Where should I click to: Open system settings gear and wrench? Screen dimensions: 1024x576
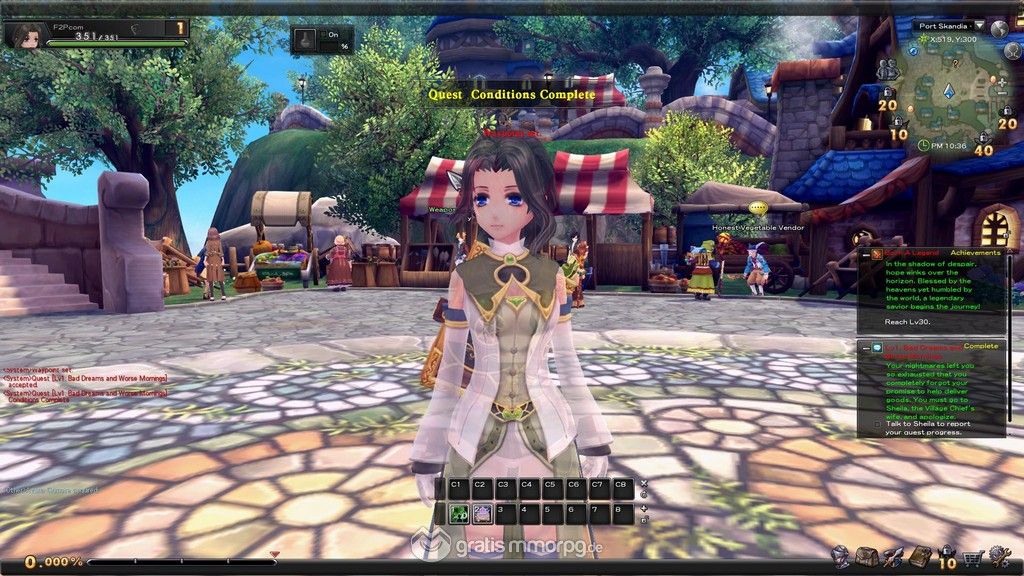pyautogui.click(x=997, y=556)
